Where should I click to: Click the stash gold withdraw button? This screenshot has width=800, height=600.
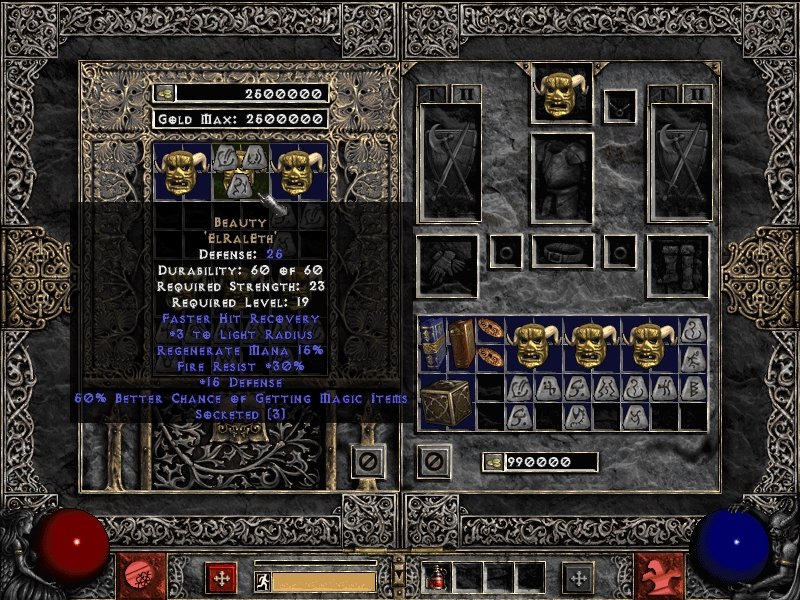(164, 93)
